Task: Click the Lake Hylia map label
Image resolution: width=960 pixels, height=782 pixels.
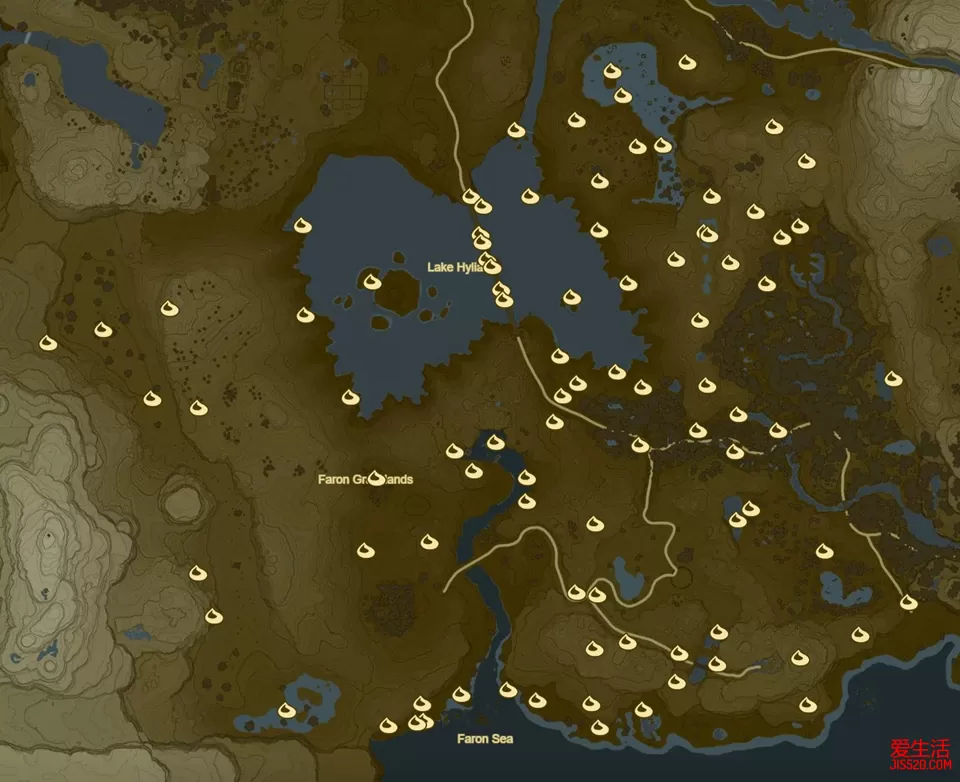Action: pyautogui.click(x=455, y=267)
